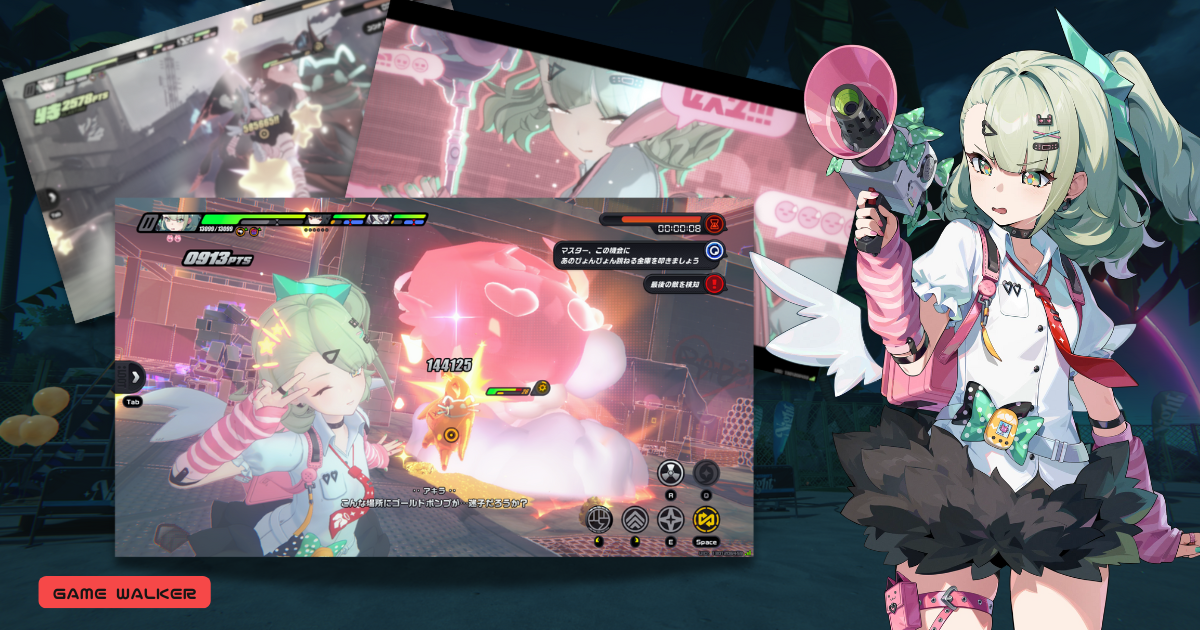Use the four-point shuriken skill
This screenshot has width=1200, height=630.
coord(670,520)
